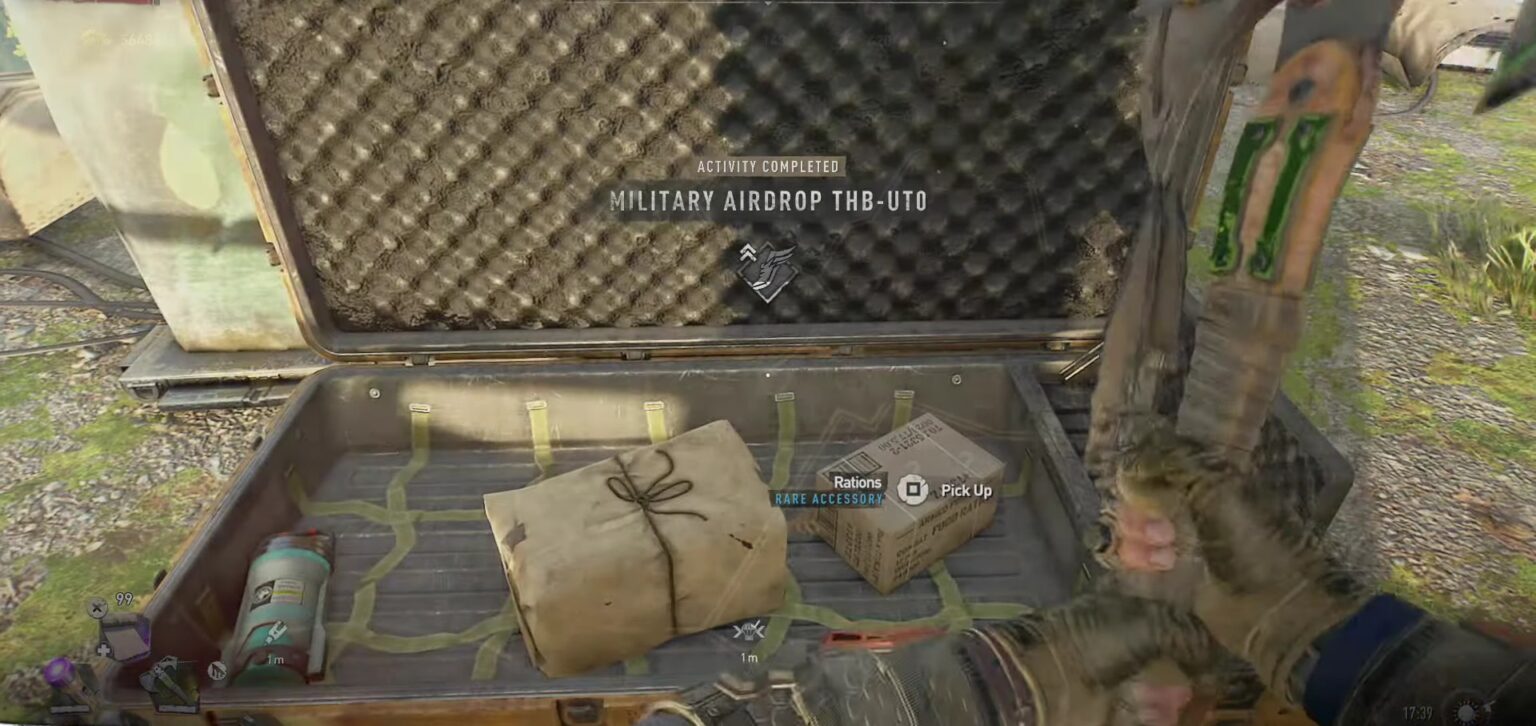
Task: Click the plus symbol on the medkit icon
Action: [104, 649]
